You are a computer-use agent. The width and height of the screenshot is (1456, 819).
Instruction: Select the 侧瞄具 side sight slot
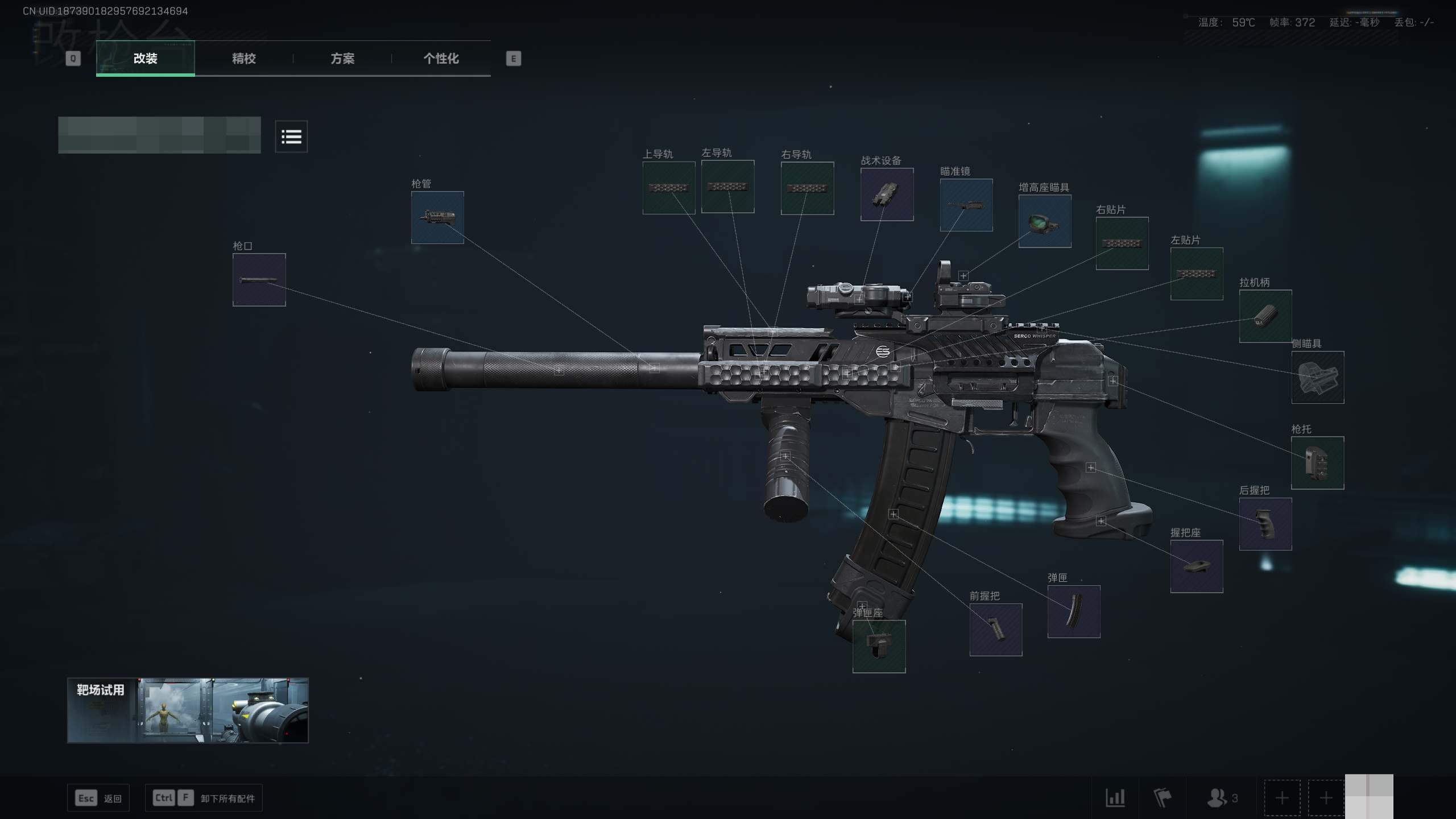click(x=1317, y=378)
